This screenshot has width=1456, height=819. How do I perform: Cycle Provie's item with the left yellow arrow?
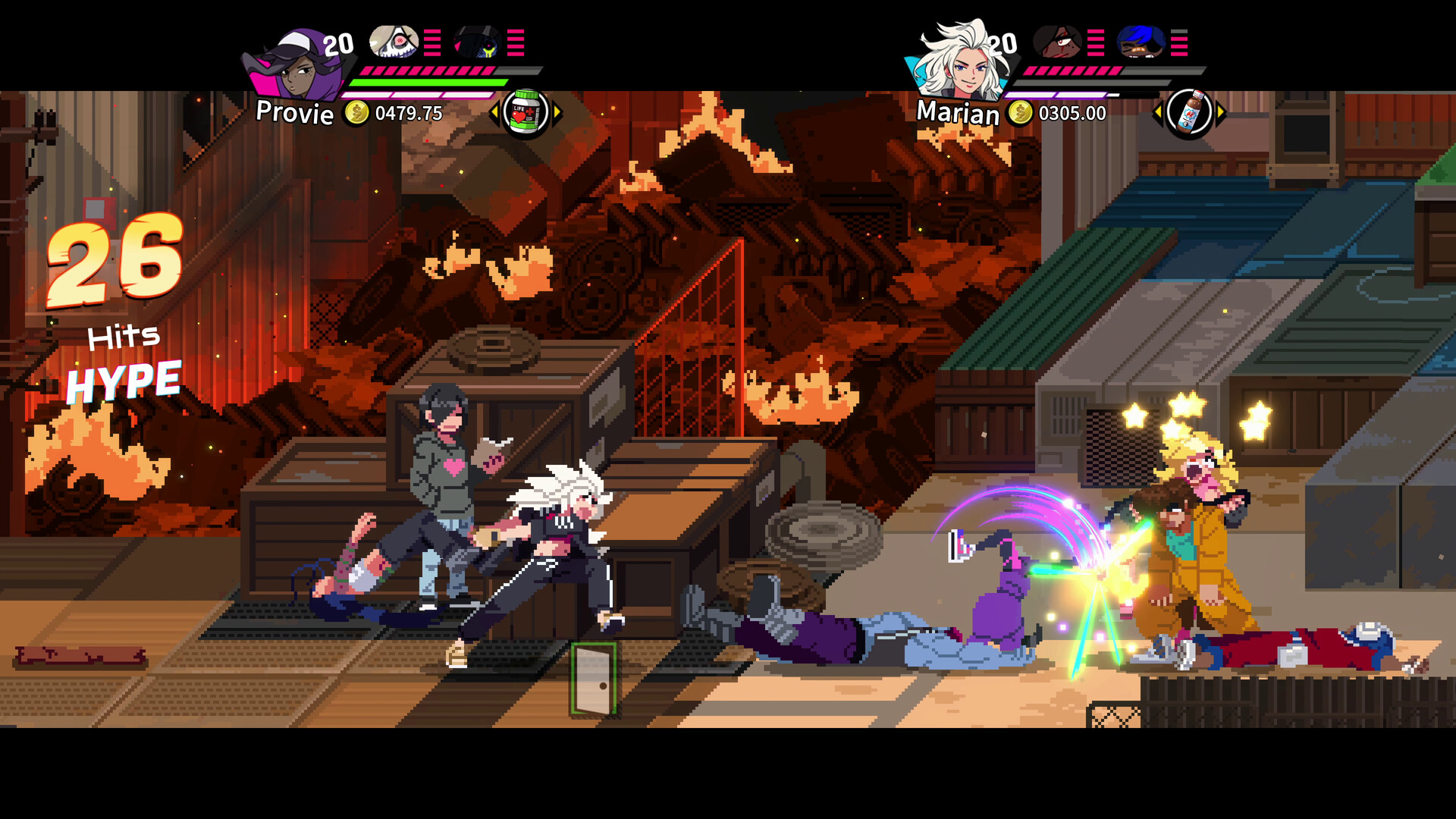[496, 112]
